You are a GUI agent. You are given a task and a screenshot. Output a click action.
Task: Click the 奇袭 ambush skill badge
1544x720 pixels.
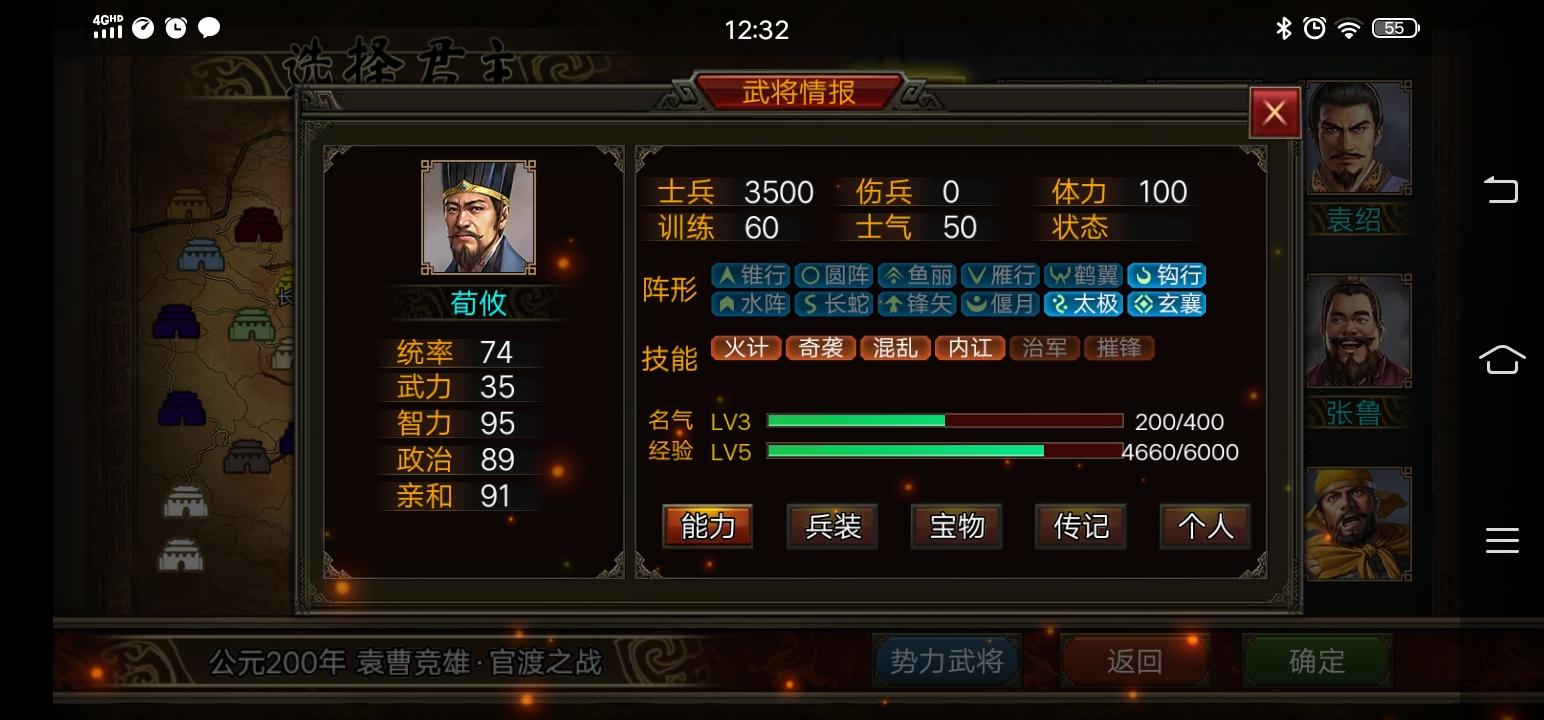tap(820, 348)
